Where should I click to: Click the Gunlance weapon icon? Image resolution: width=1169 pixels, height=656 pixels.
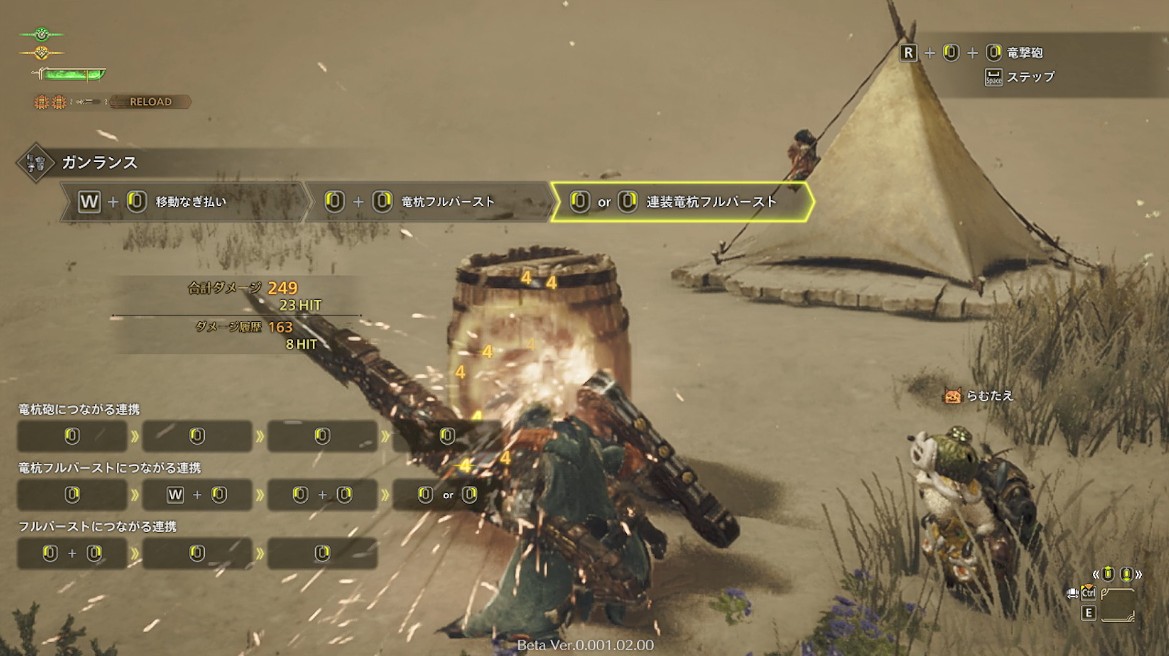(35, 162)
